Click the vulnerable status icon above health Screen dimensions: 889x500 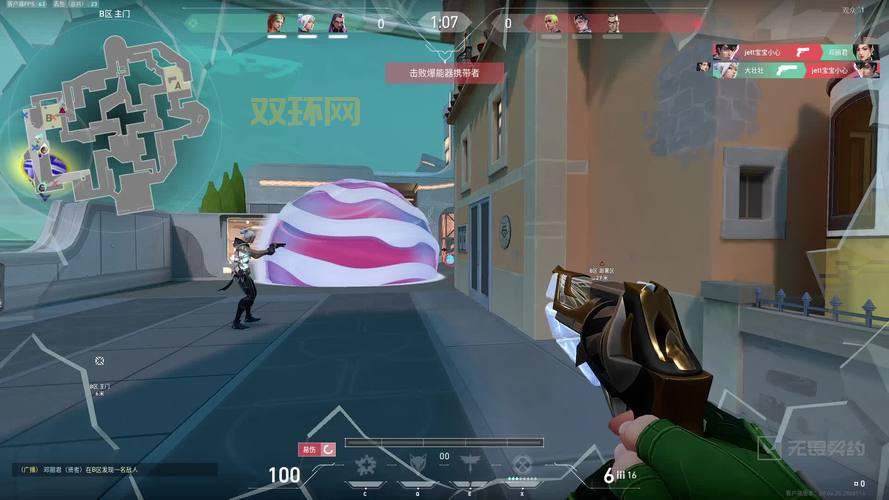pyautogui.click(x=317, y=449)
